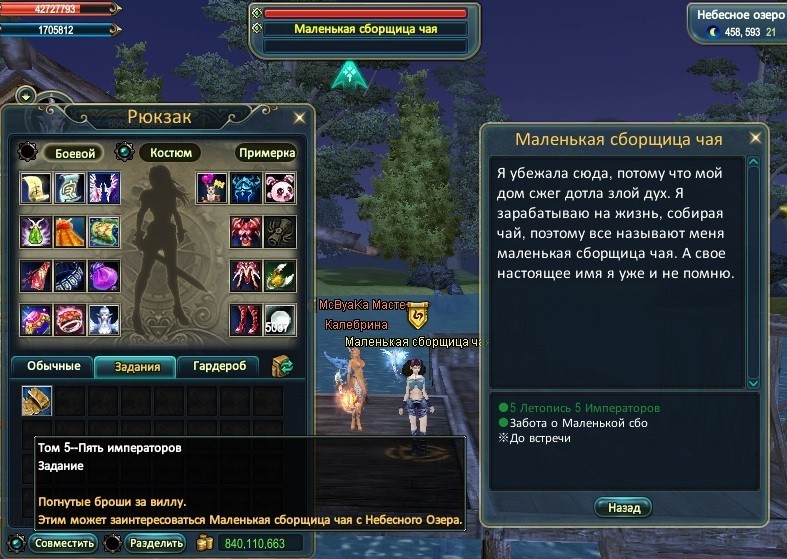Select the pink panda equipment slot
The height and width of the screenshot is (559, 787).
(x=280, y=188)
